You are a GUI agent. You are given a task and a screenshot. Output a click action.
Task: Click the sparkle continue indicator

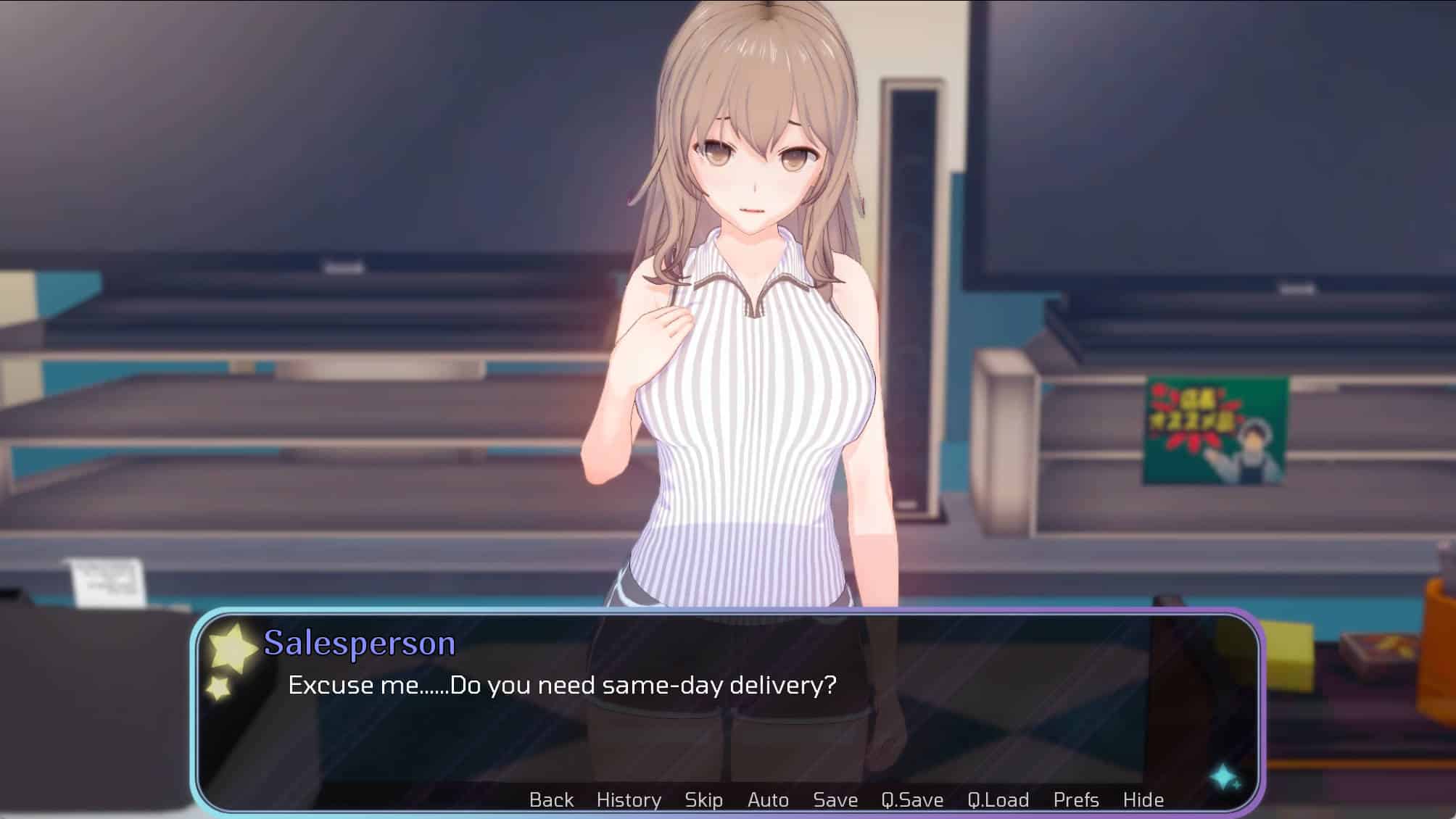tap(1225, 777)
